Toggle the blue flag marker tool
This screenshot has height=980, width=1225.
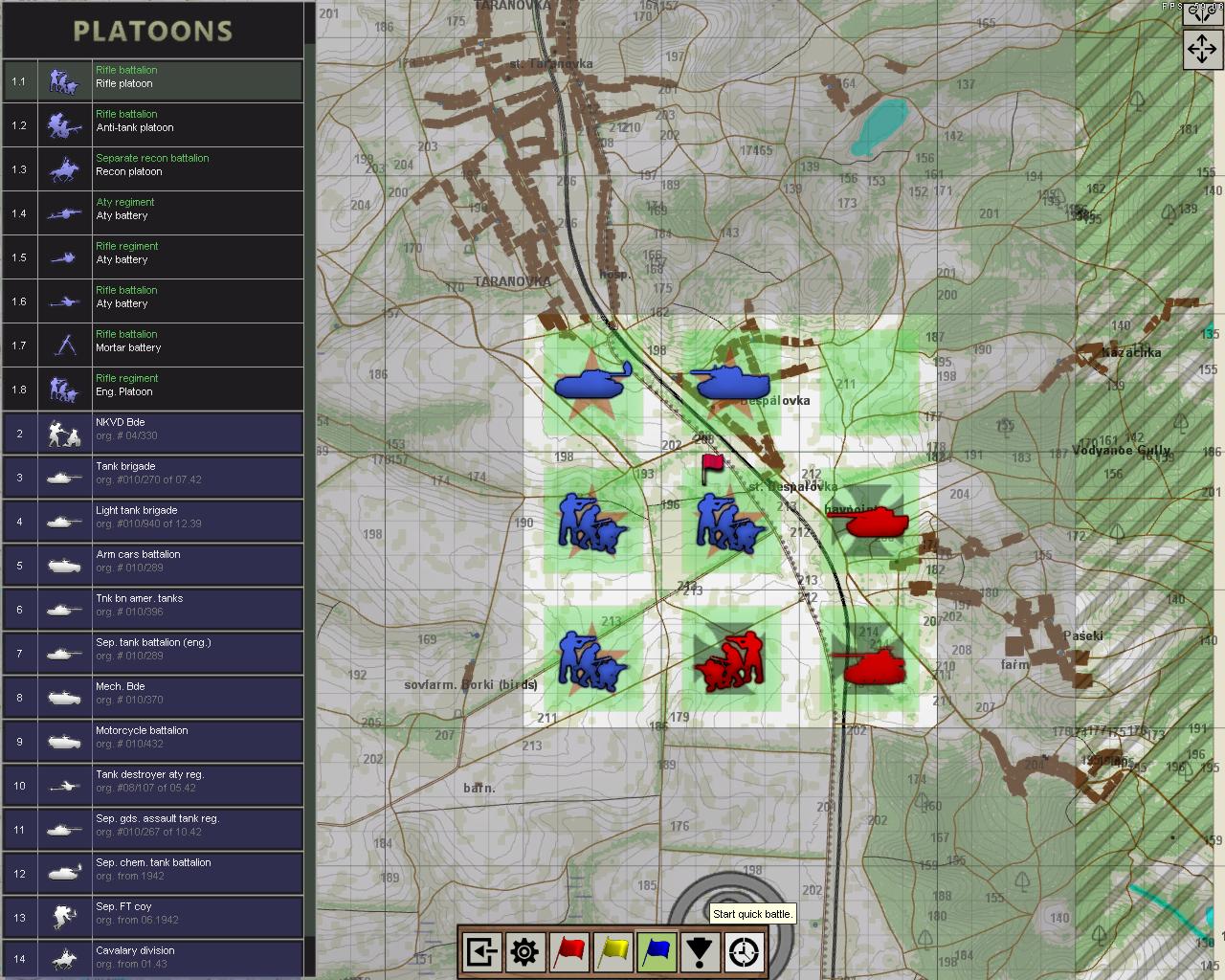657,951
